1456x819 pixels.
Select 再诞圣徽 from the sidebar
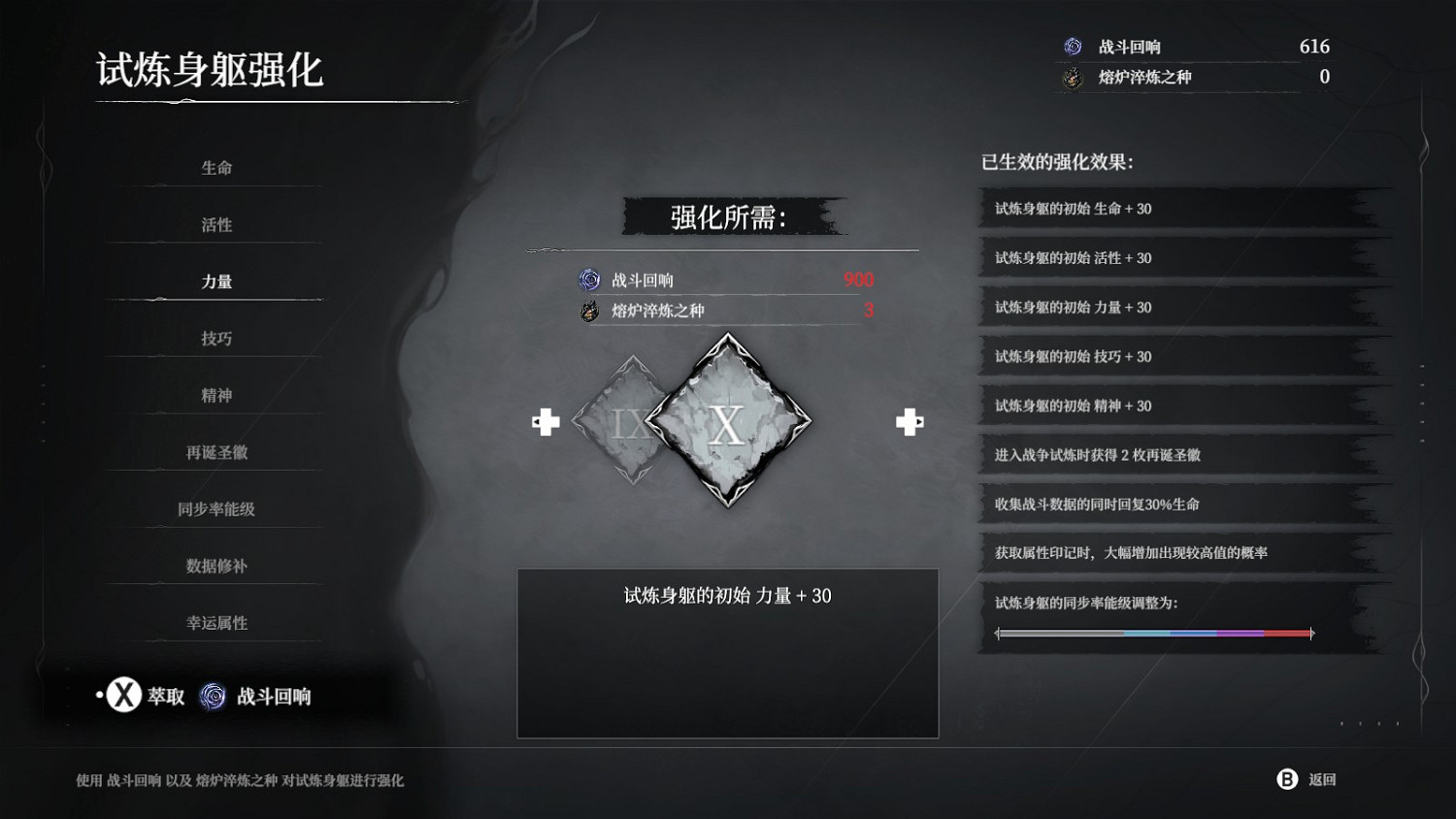click(x=215, y=451)
